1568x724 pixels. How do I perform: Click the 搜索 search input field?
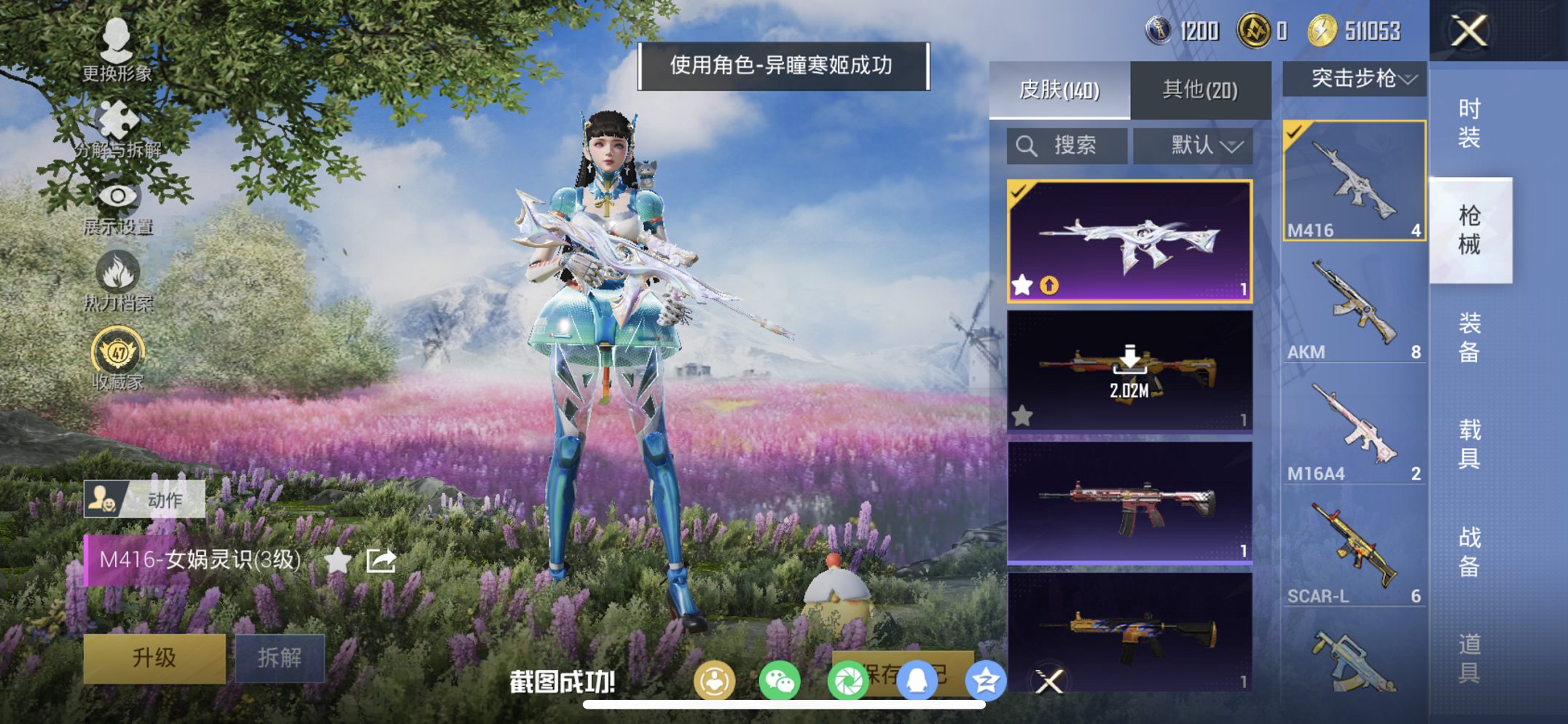[x=1066, y=145]
